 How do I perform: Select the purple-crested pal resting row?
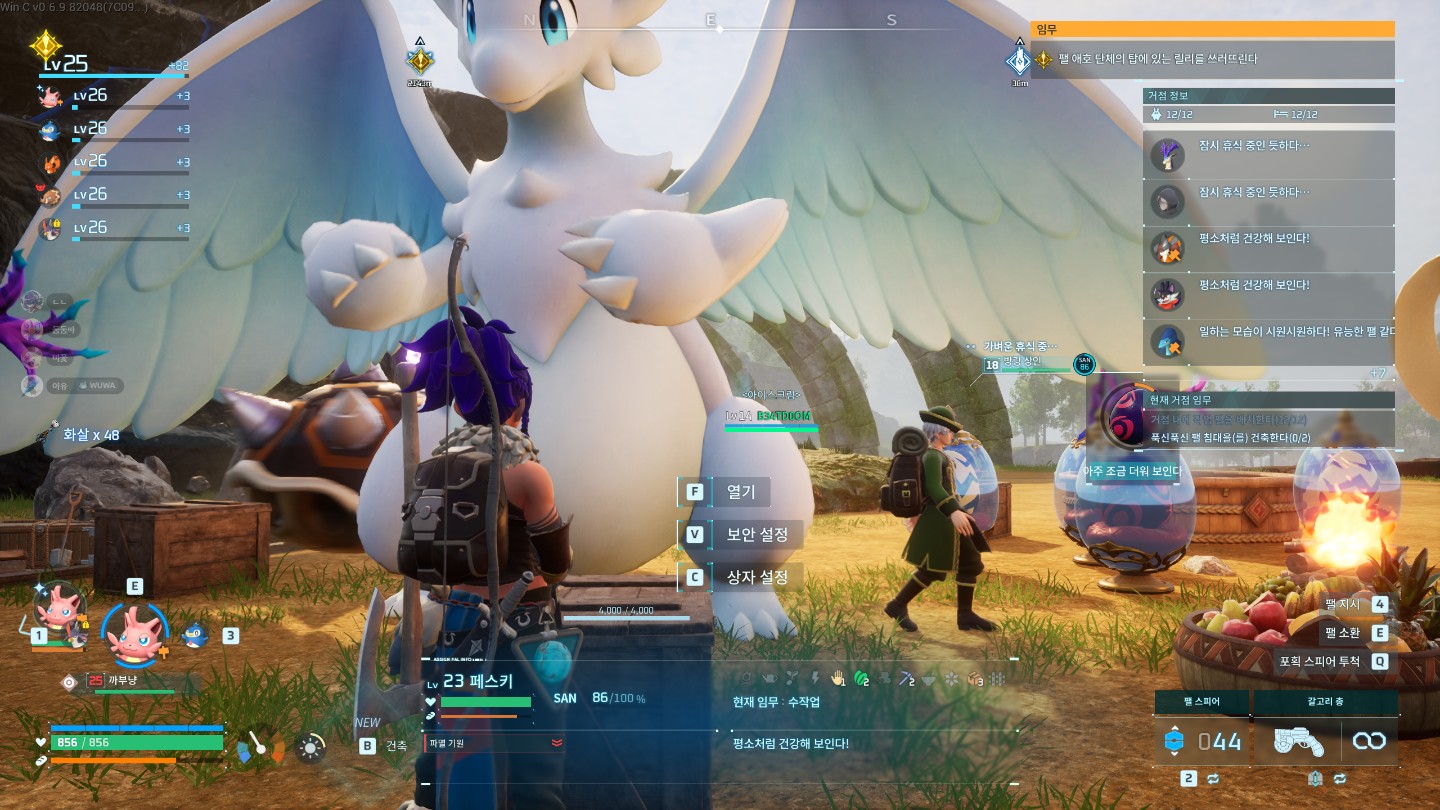tap(1268, 155)
